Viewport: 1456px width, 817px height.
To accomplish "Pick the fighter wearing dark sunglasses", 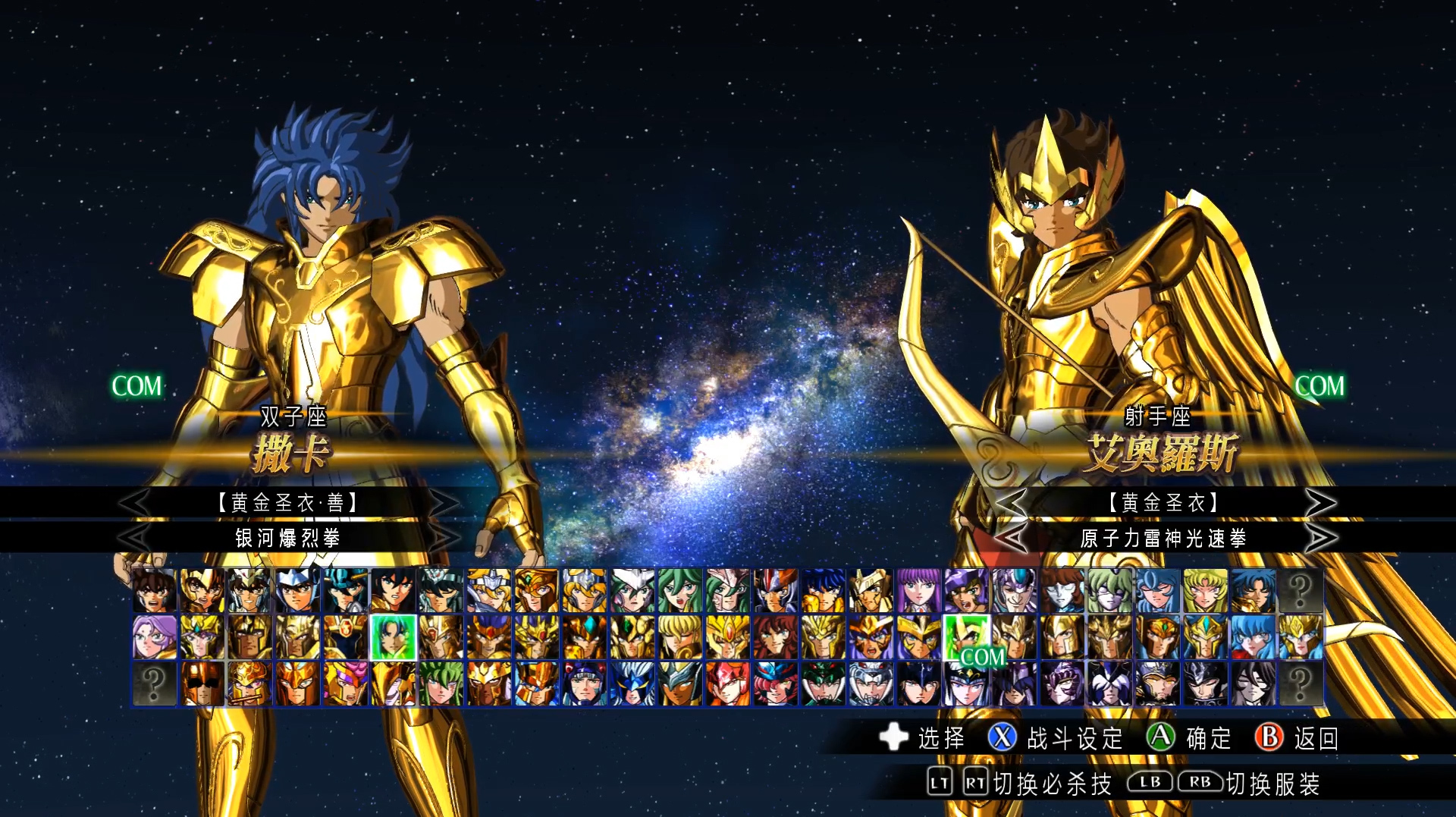I will (202, 683).
